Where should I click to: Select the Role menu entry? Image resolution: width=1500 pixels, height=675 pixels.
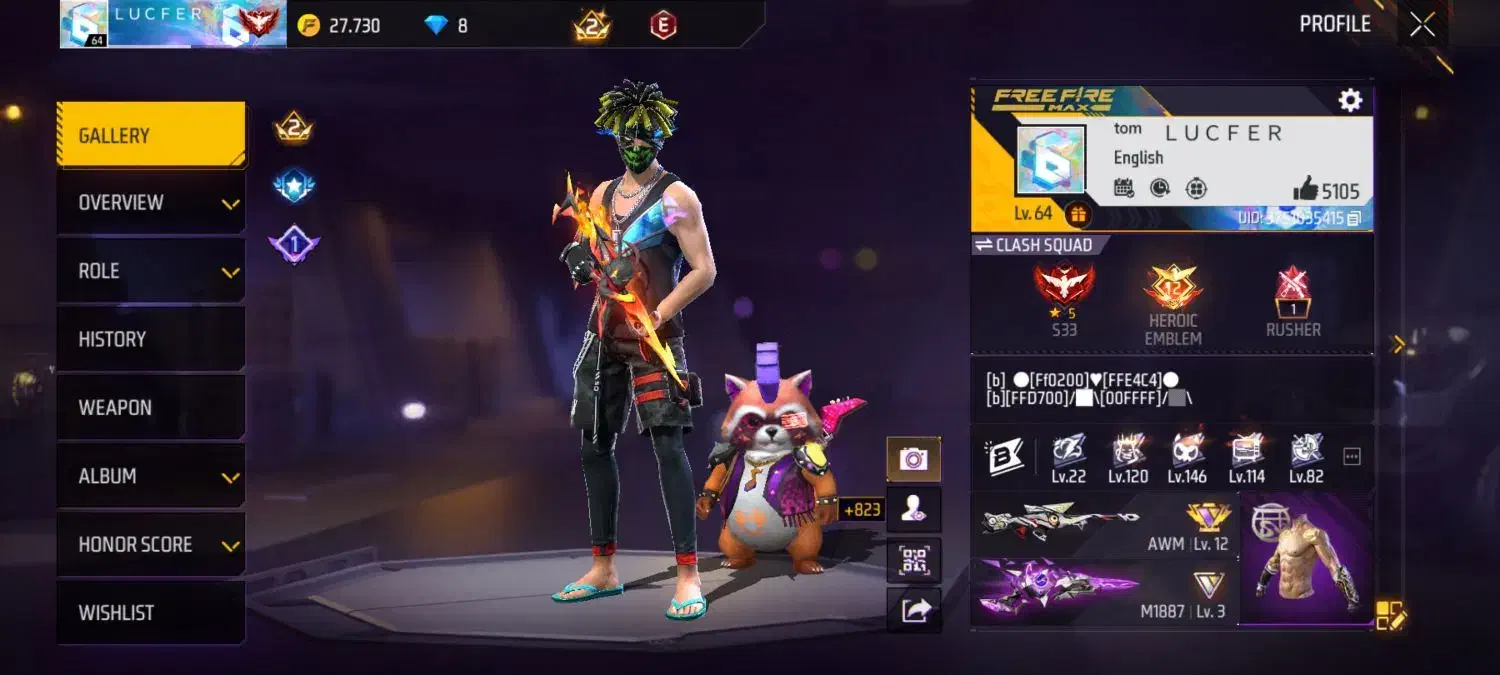pyautogui.click(x=150, y=271)
